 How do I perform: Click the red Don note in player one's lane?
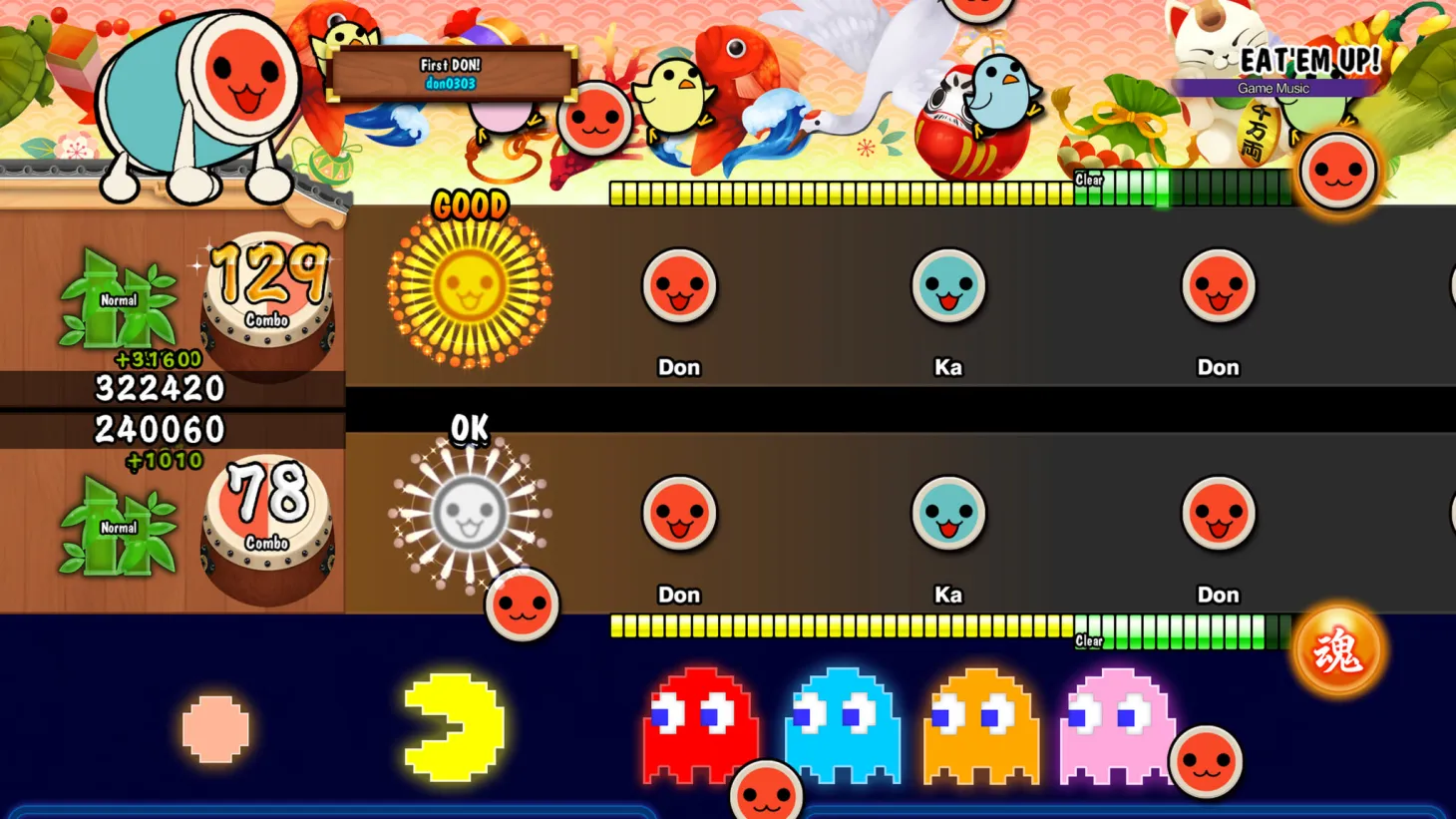coord(679,285)
